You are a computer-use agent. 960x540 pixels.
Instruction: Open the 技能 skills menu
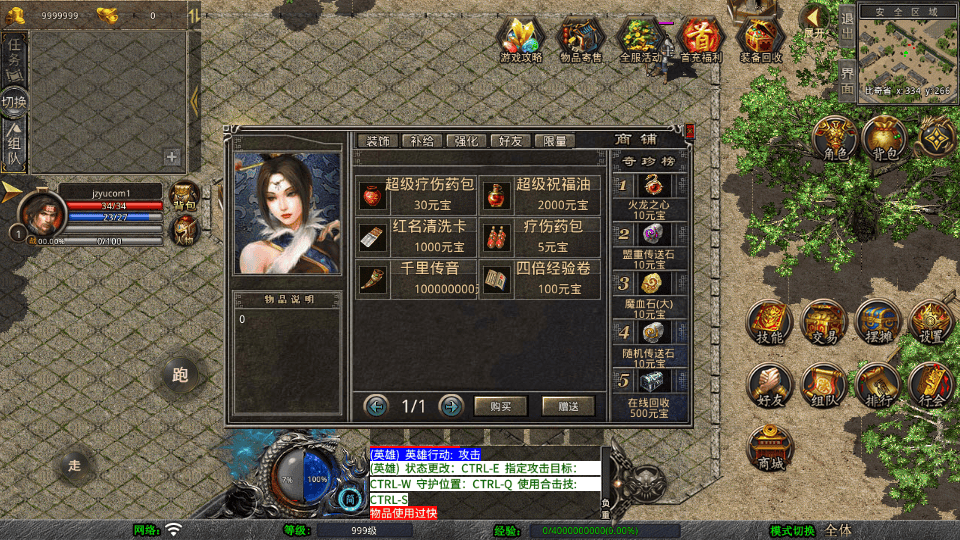click(x=770, y=322)
